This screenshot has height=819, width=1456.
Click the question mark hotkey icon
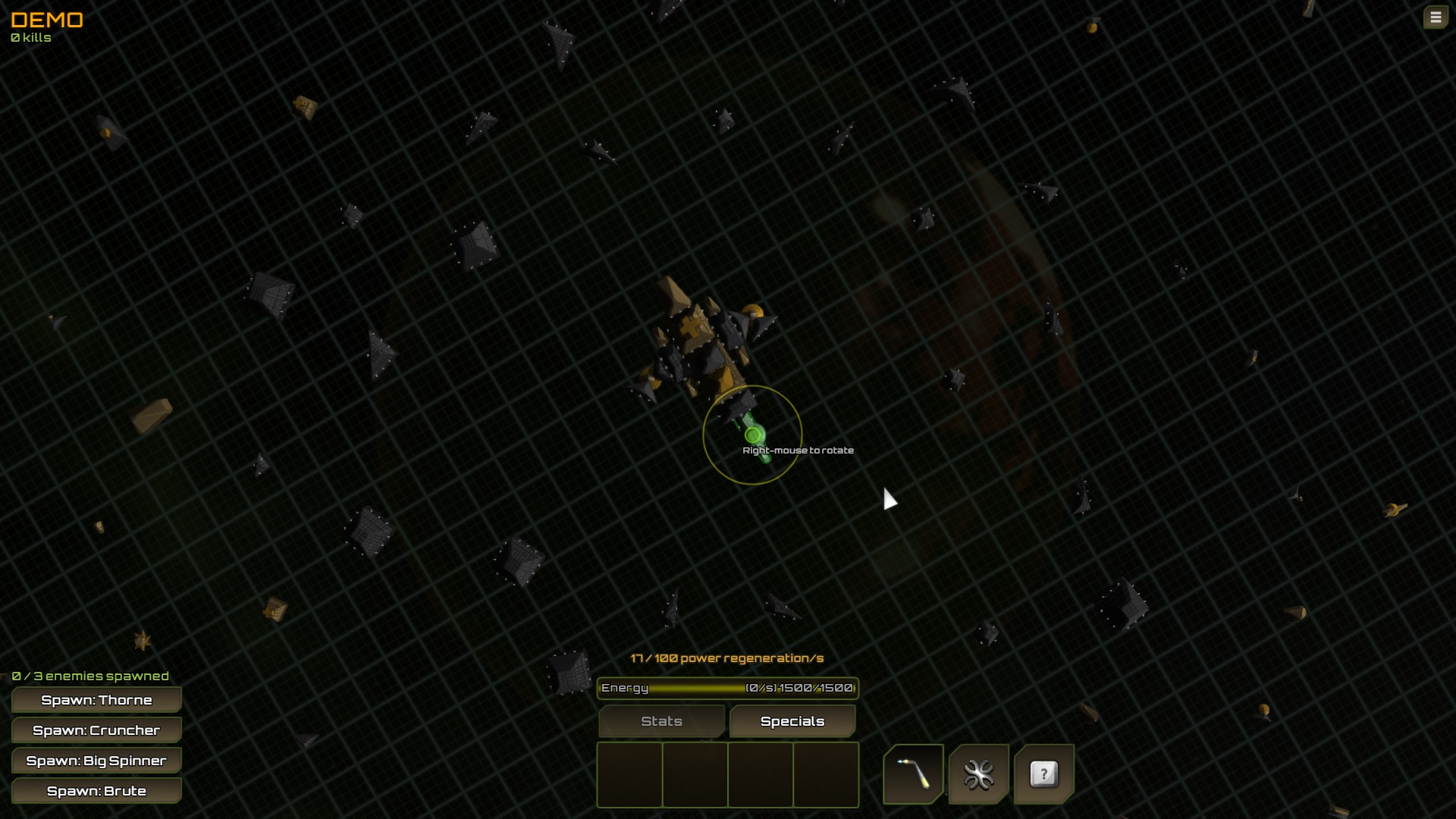(x=1044, y=774)
